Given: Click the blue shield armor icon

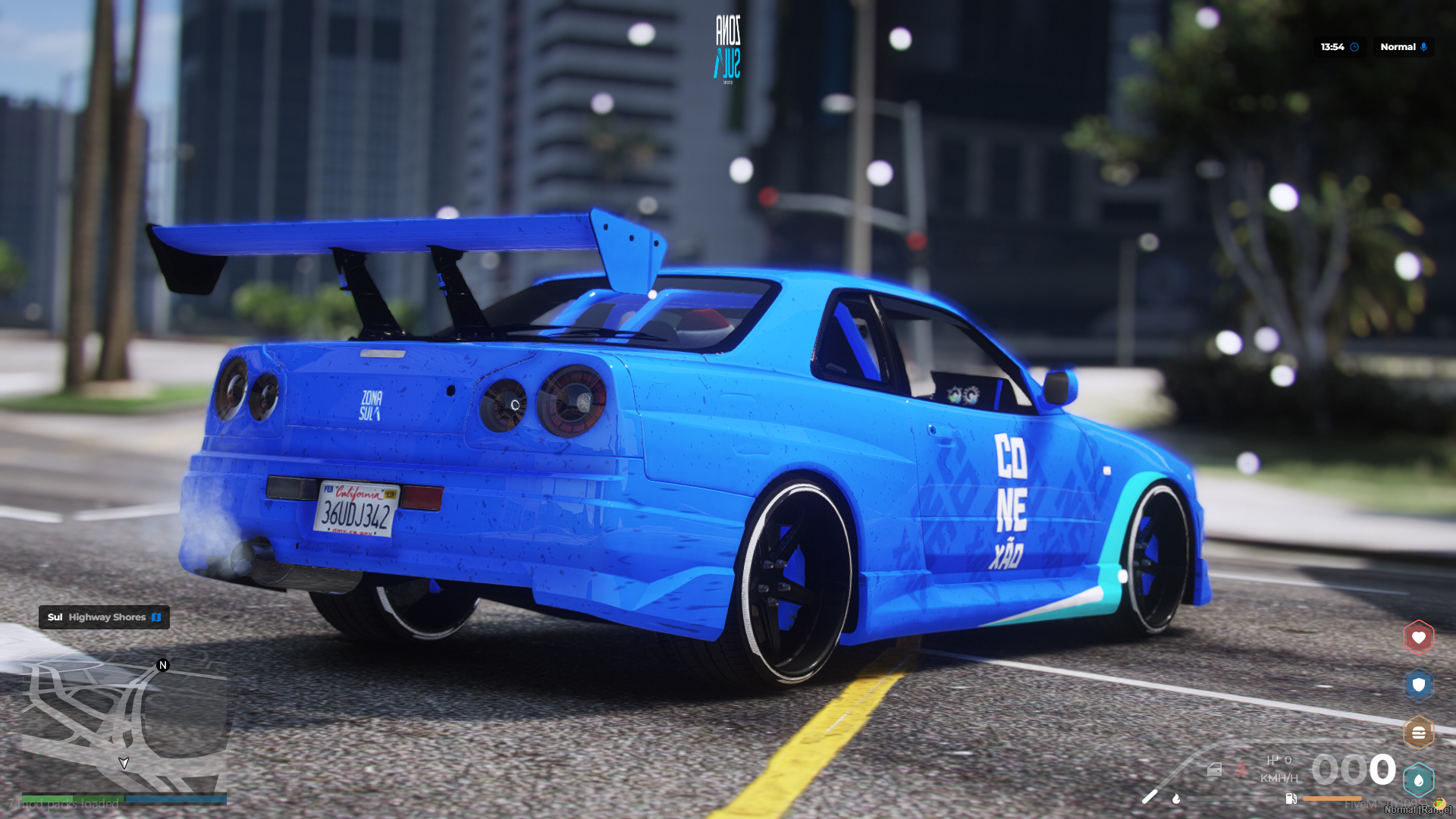Looking at the screenshot, I should [x=1418, y=686].
